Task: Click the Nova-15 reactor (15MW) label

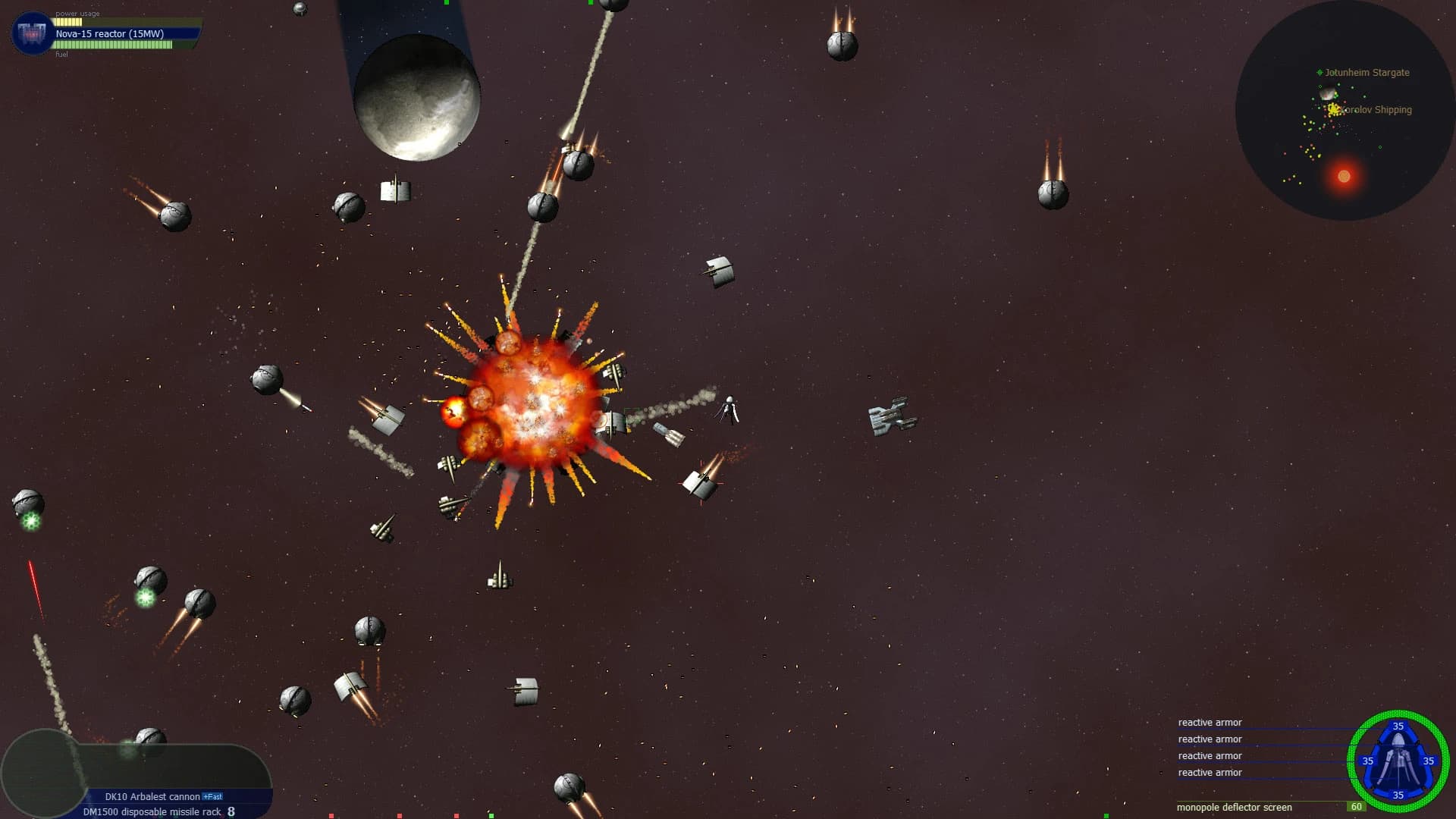Action: click(110, 33)
